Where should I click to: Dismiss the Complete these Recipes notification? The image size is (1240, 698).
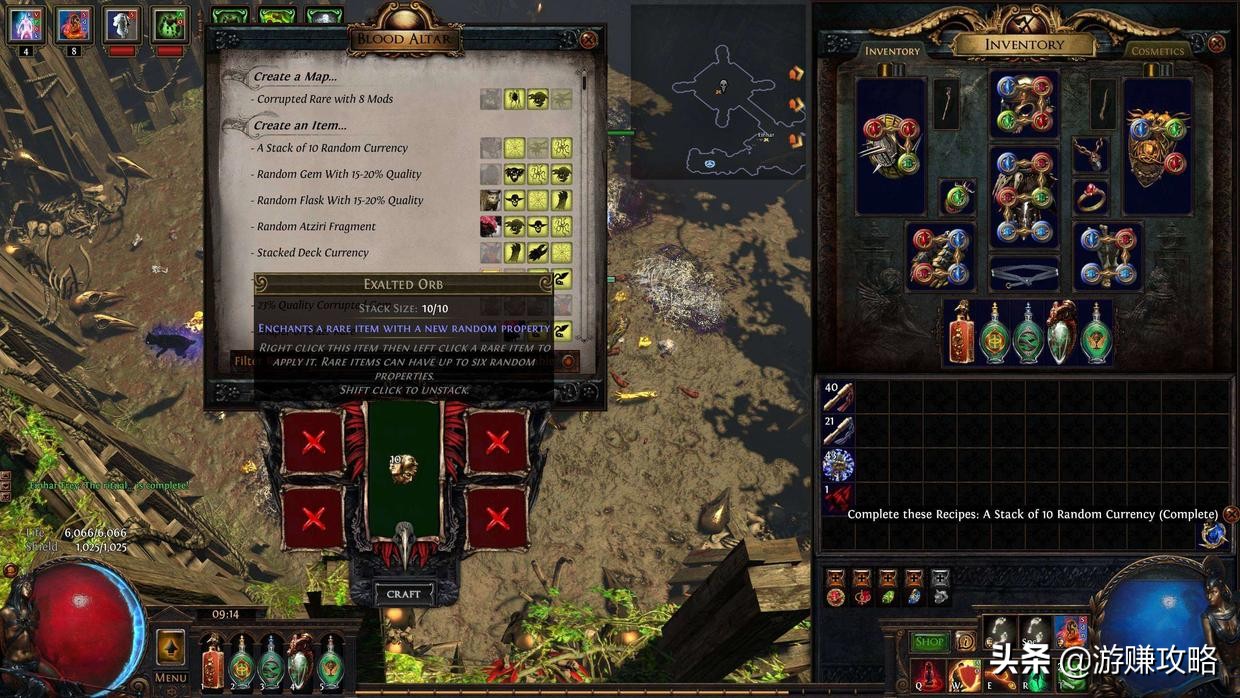(x=1231, y=514)
